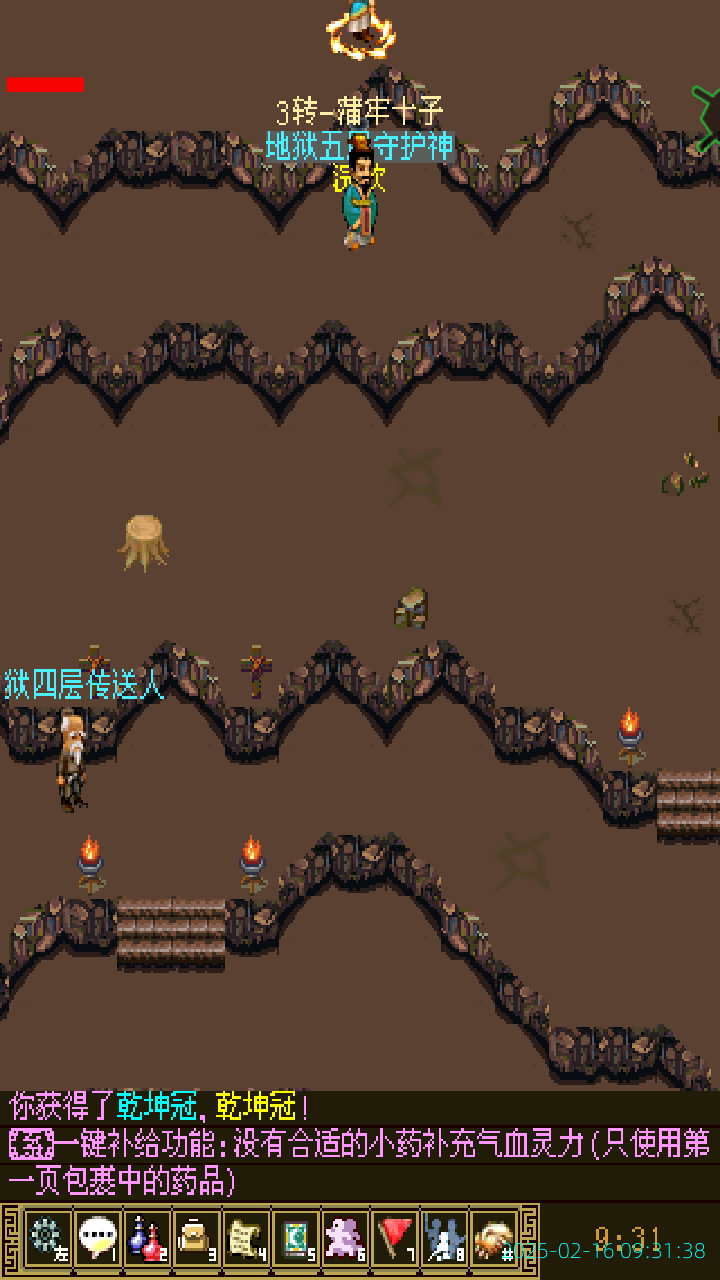The width and height of the screenshot is (720, 1280).
Task: Click the system message chat log
Action: 360,1144
